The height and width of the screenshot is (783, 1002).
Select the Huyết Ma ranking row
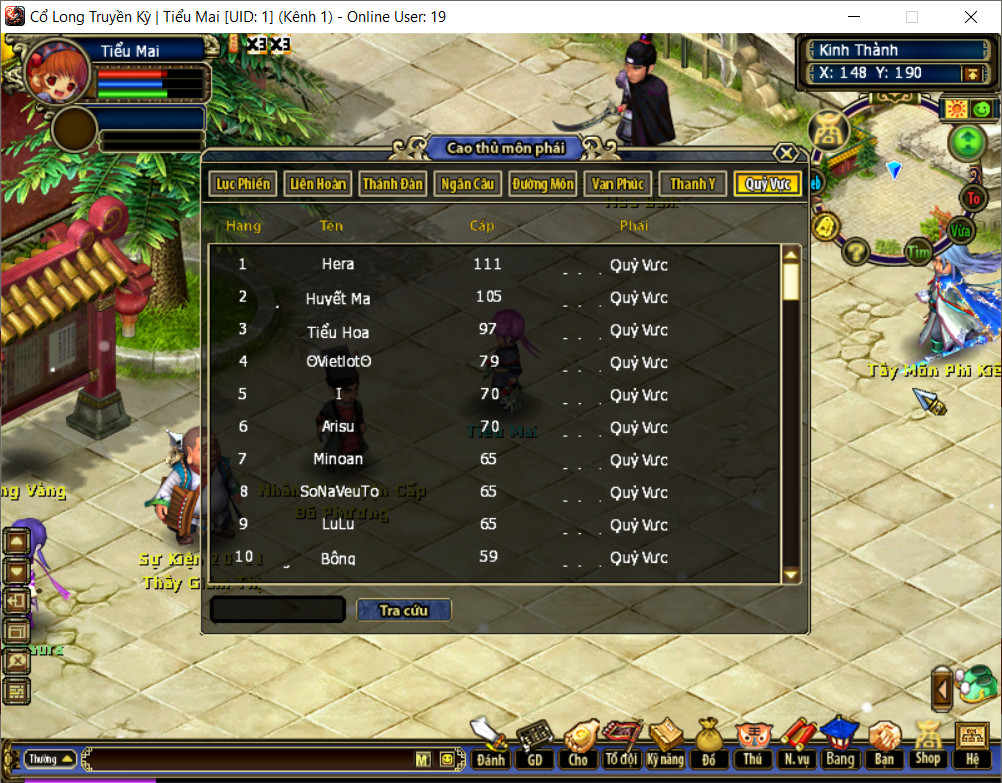(x=338, y=298)
